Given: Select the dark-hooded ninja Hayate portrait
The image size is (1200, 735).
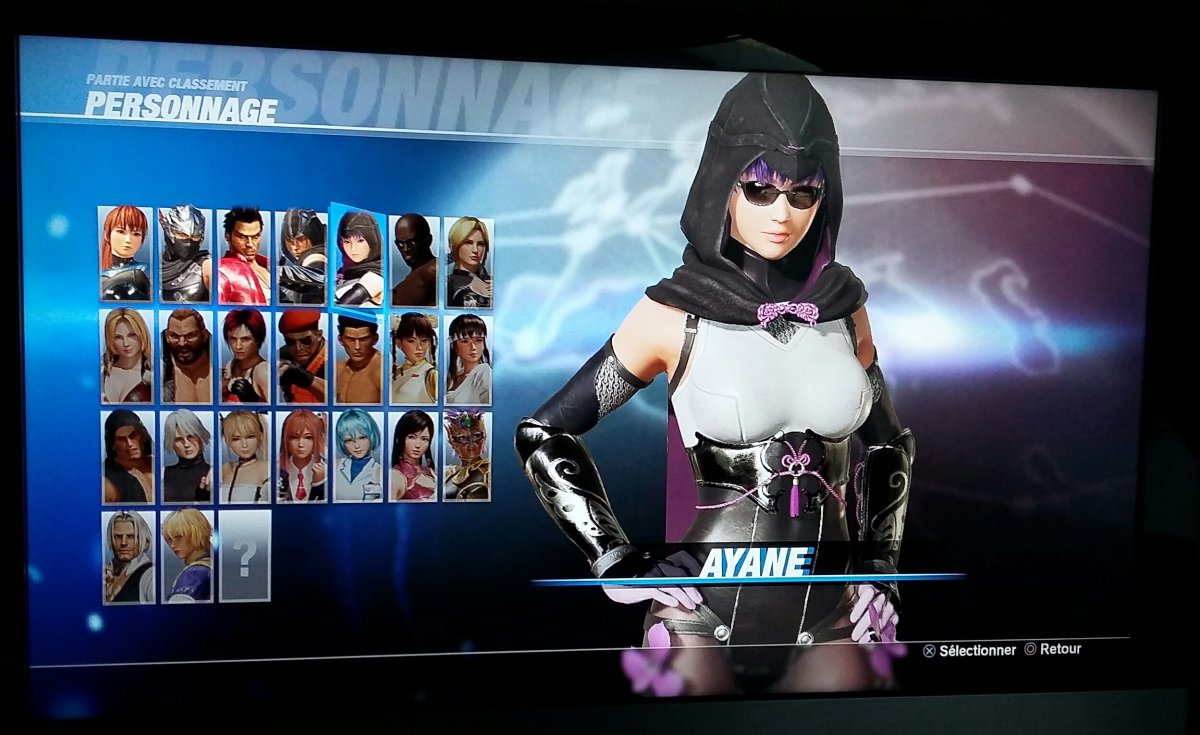Looking at the screenshot, I should (301, 256).
